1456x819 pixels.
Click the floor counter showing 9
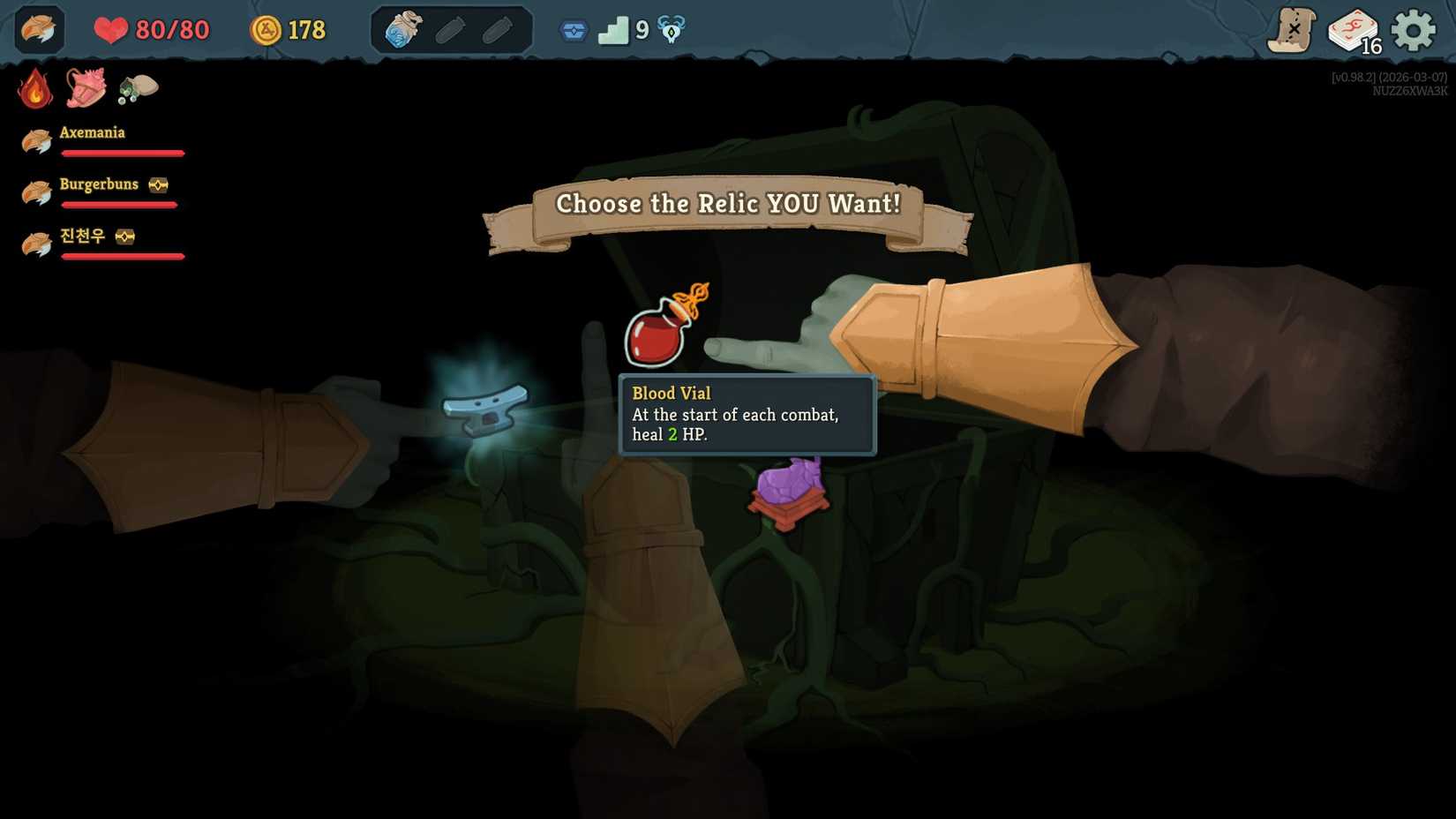coord(625,29)
